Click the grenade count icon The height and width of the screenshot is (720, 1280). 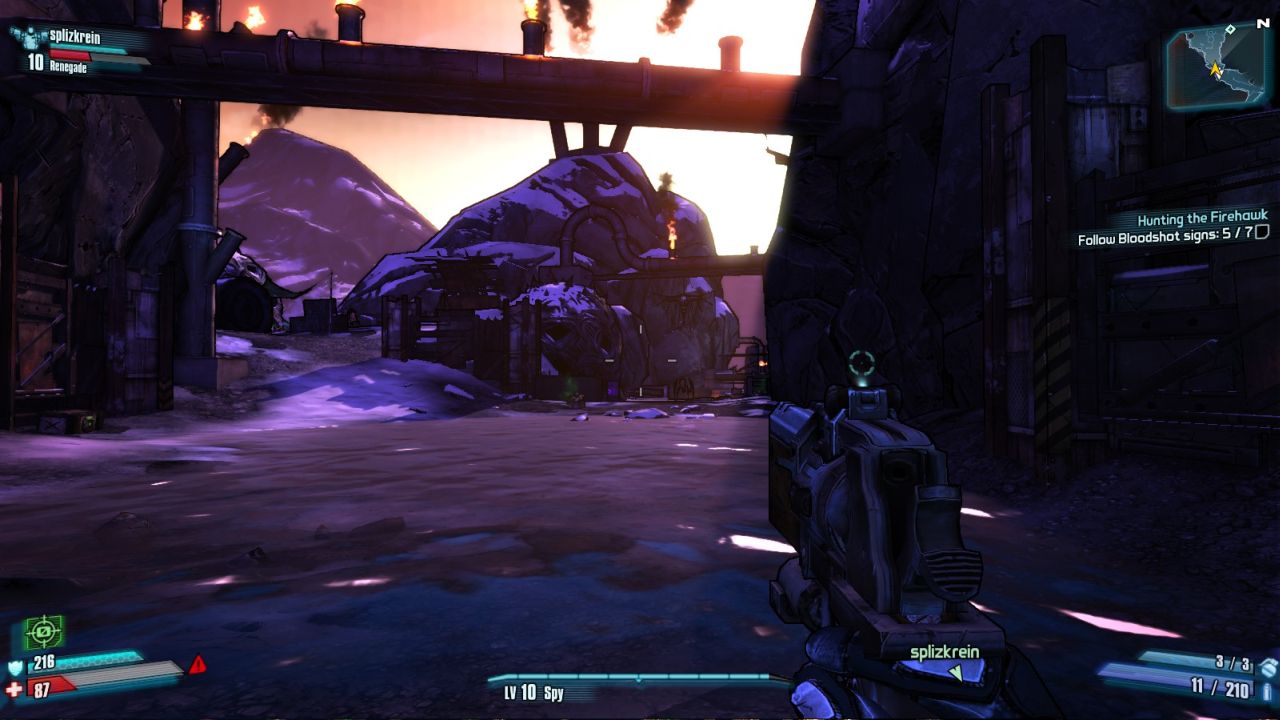(1268, 666)
